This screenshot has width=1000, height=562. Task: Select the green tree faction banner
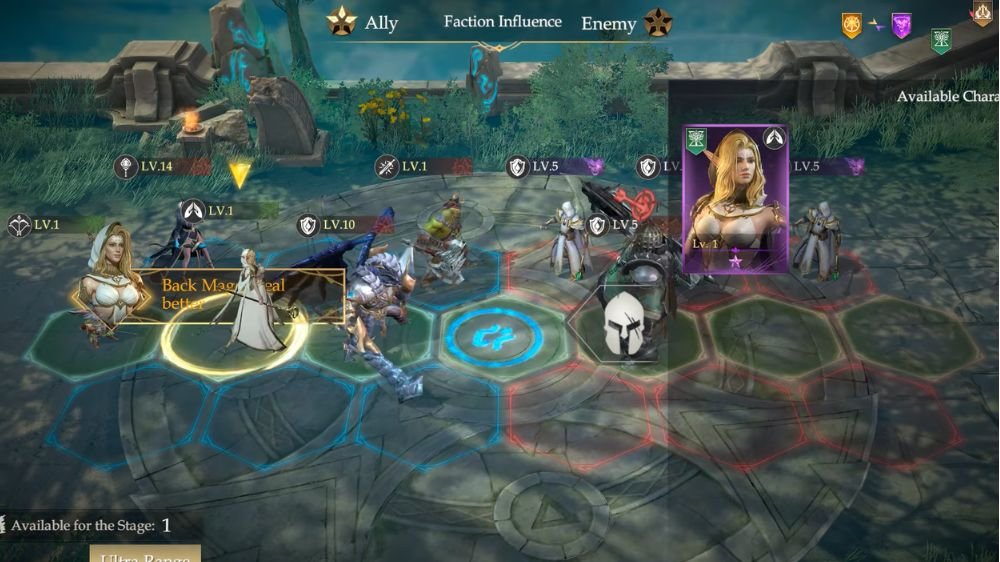940,40
